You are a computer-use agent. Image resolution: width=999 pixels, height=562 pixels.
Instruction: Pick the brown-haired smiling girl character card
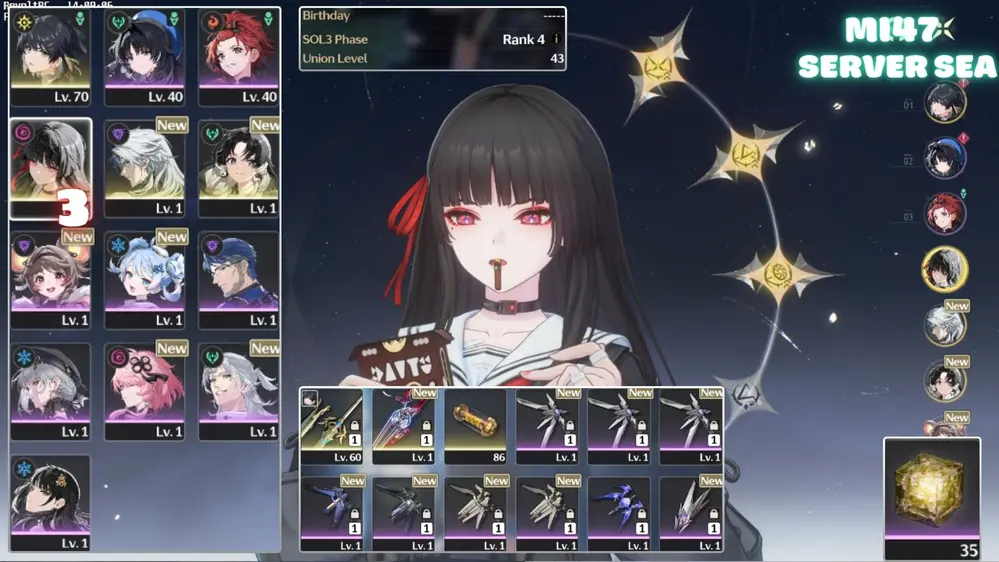point(51,281)
